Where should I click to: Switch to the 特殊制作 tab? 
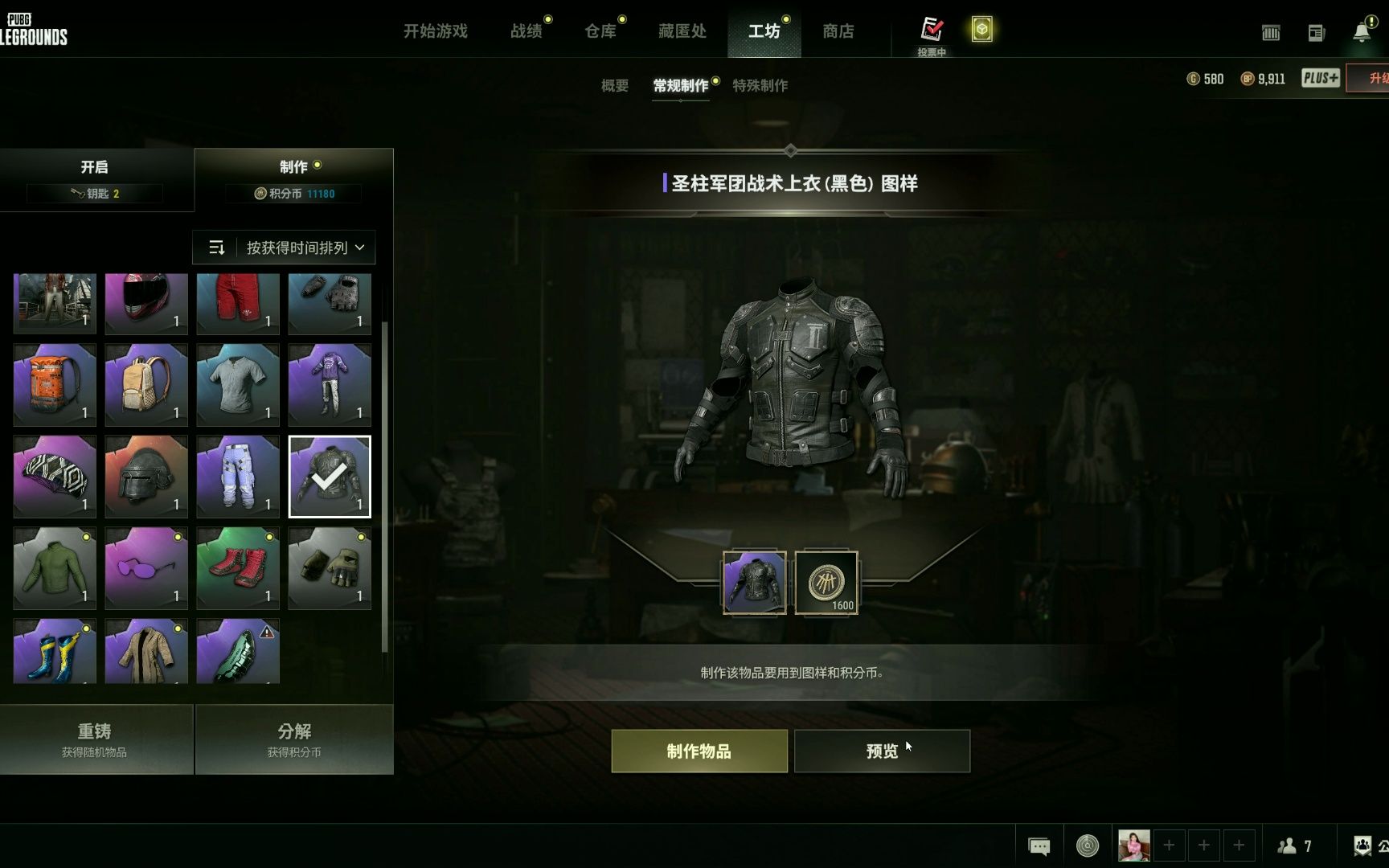[x=760, y=86]
